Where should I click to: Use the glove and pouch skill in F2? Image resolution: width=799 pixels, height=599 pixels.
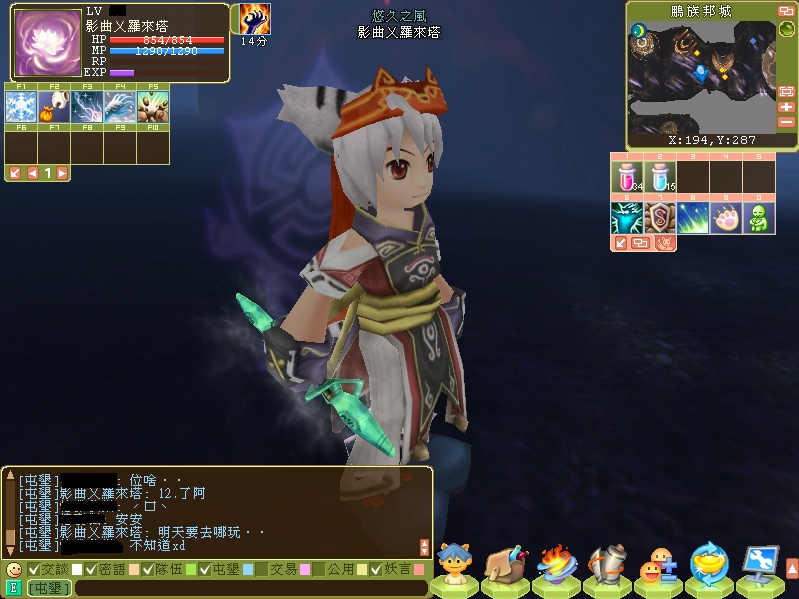[53, 107]
